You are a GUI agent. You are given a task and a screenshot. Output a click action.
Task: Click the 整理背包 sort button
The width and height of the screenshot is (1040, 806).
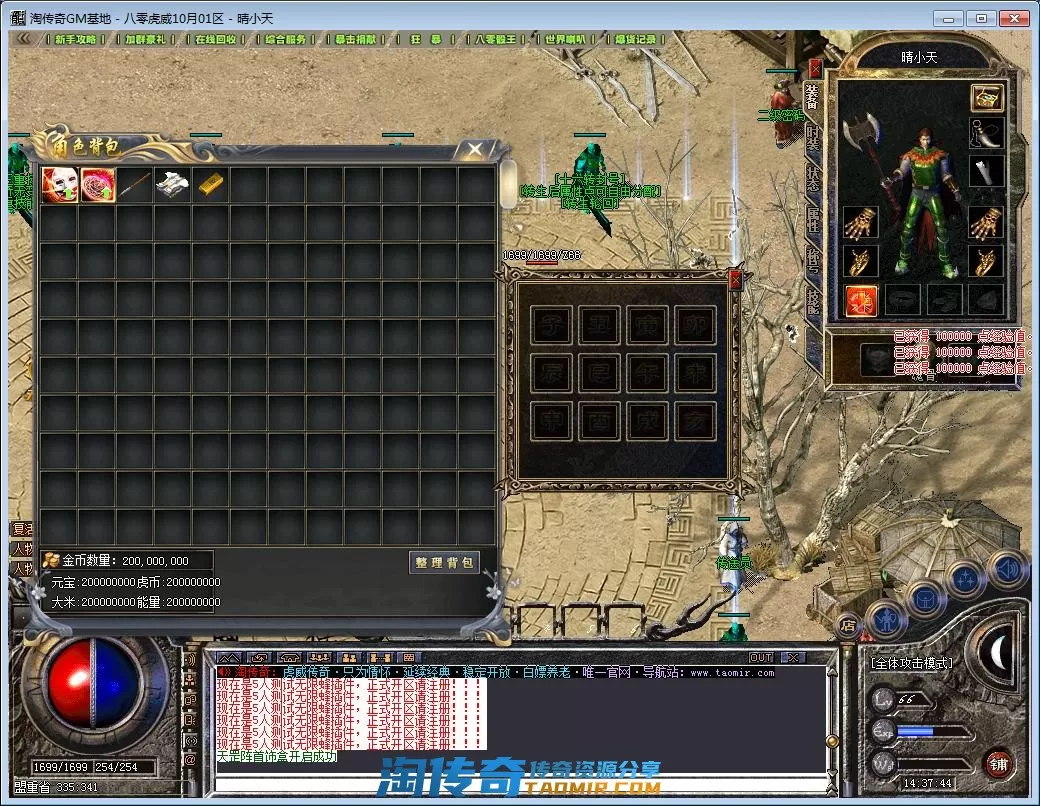coord(444,562)
